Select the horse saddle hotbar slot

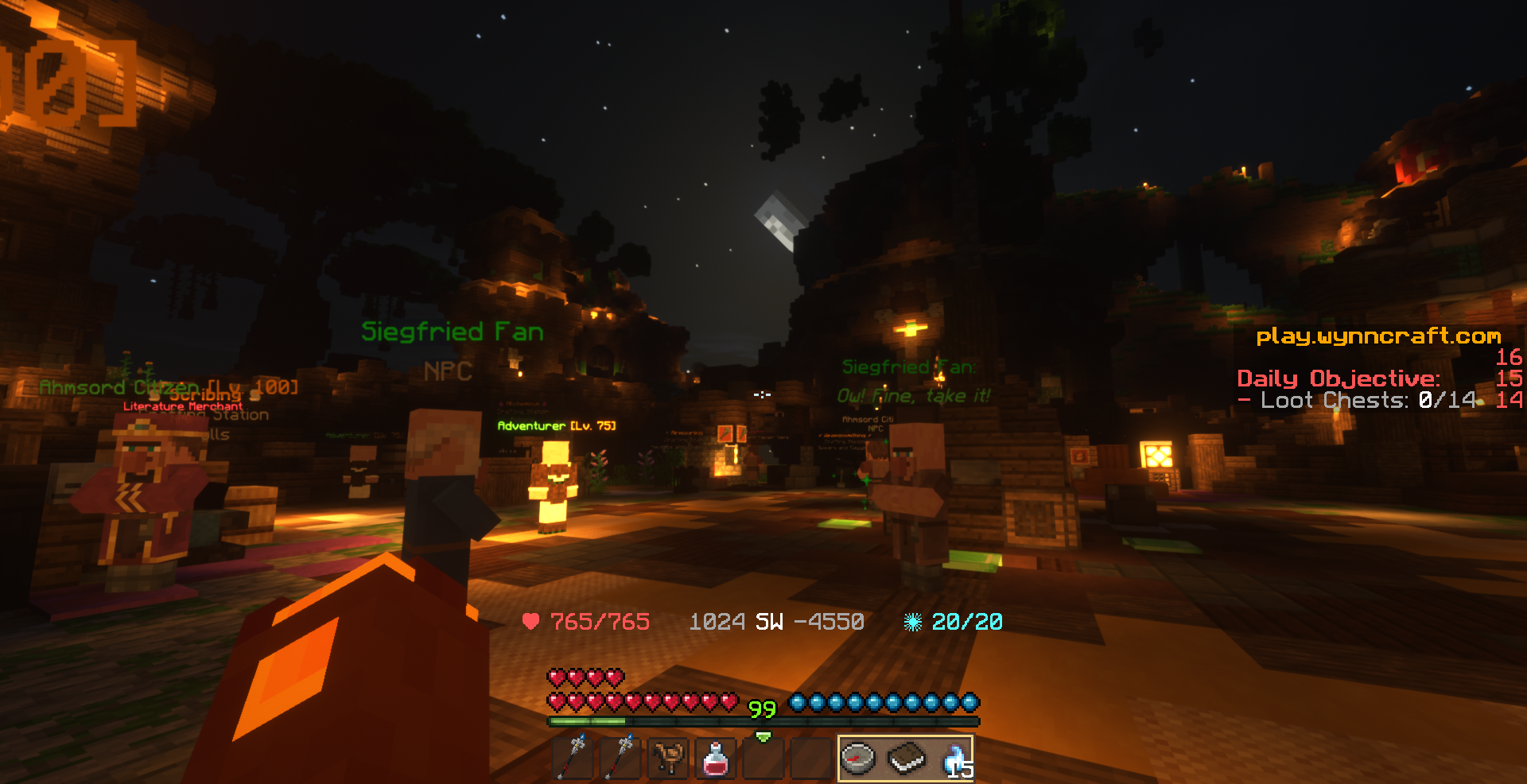[x=668, y=758]
